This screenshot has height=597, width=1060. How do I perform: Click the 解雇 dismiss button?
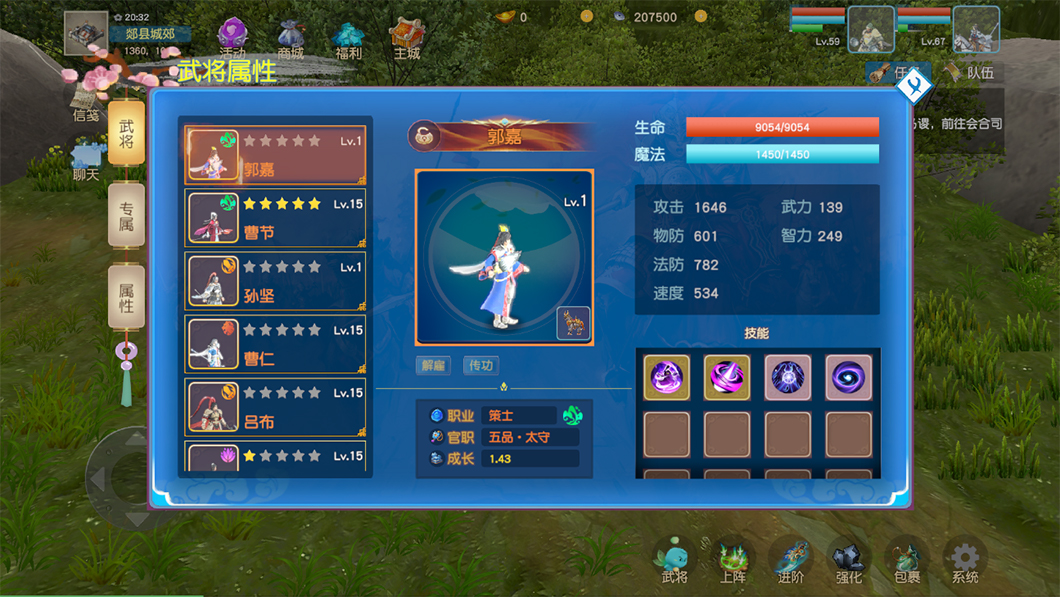[434, 365]
